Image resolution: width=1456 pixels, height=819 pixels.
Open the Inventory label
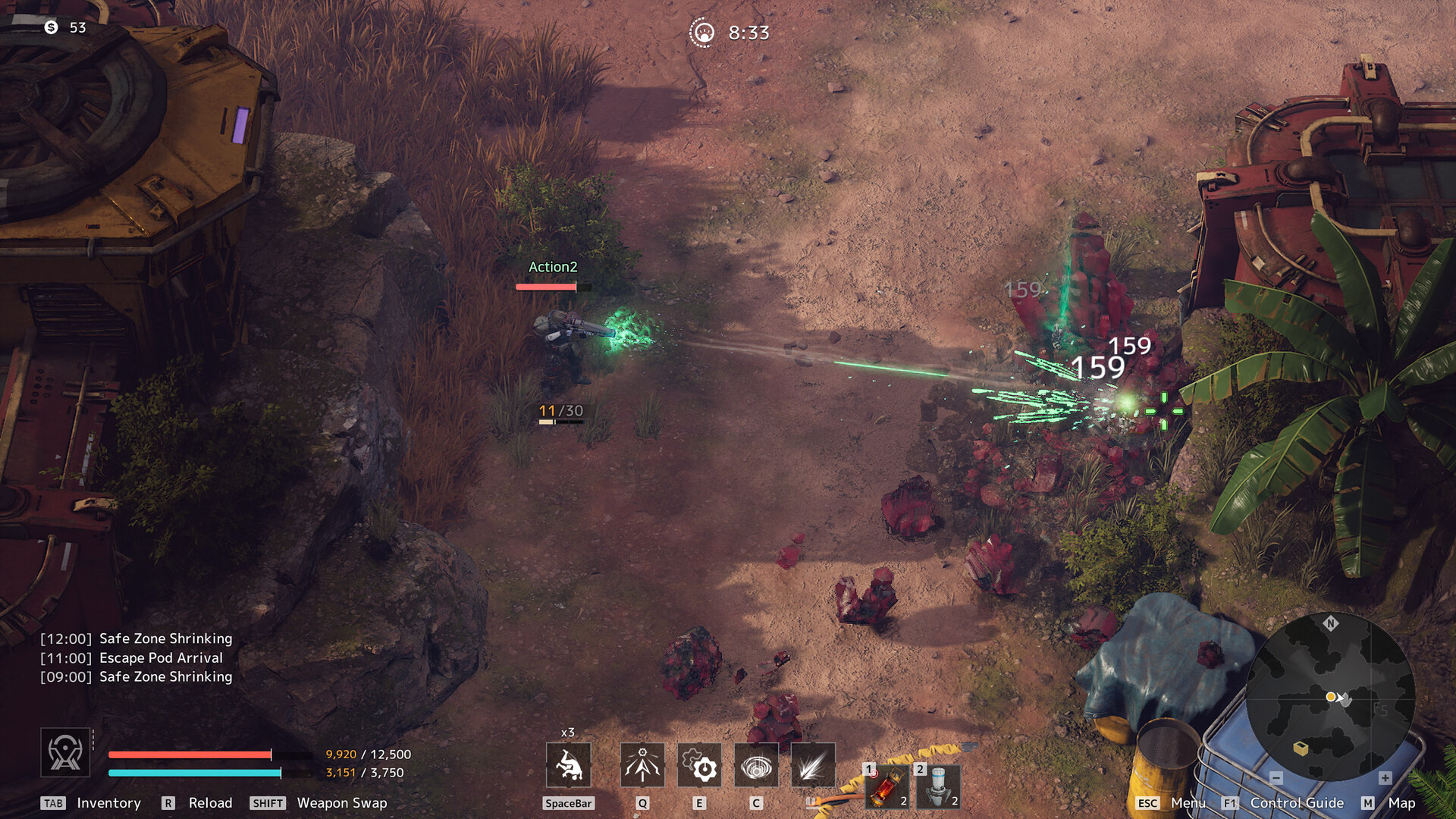[x=108, y=803]
